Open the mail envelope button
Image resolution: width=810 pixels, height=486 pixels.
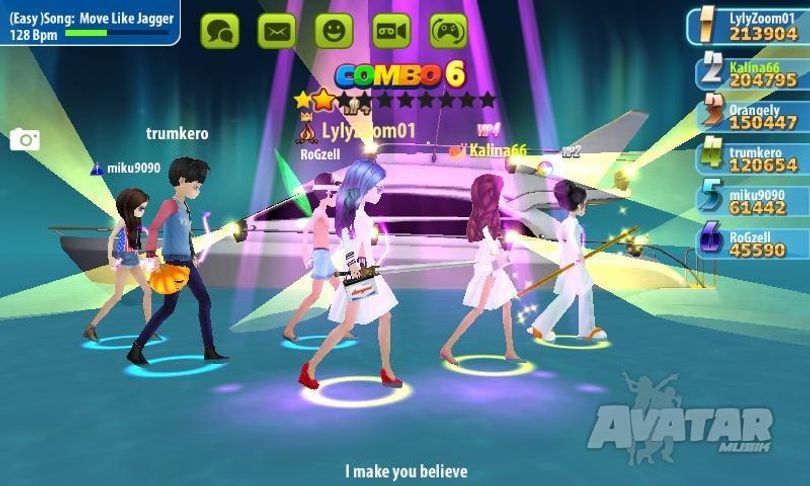tap(277, 31)
